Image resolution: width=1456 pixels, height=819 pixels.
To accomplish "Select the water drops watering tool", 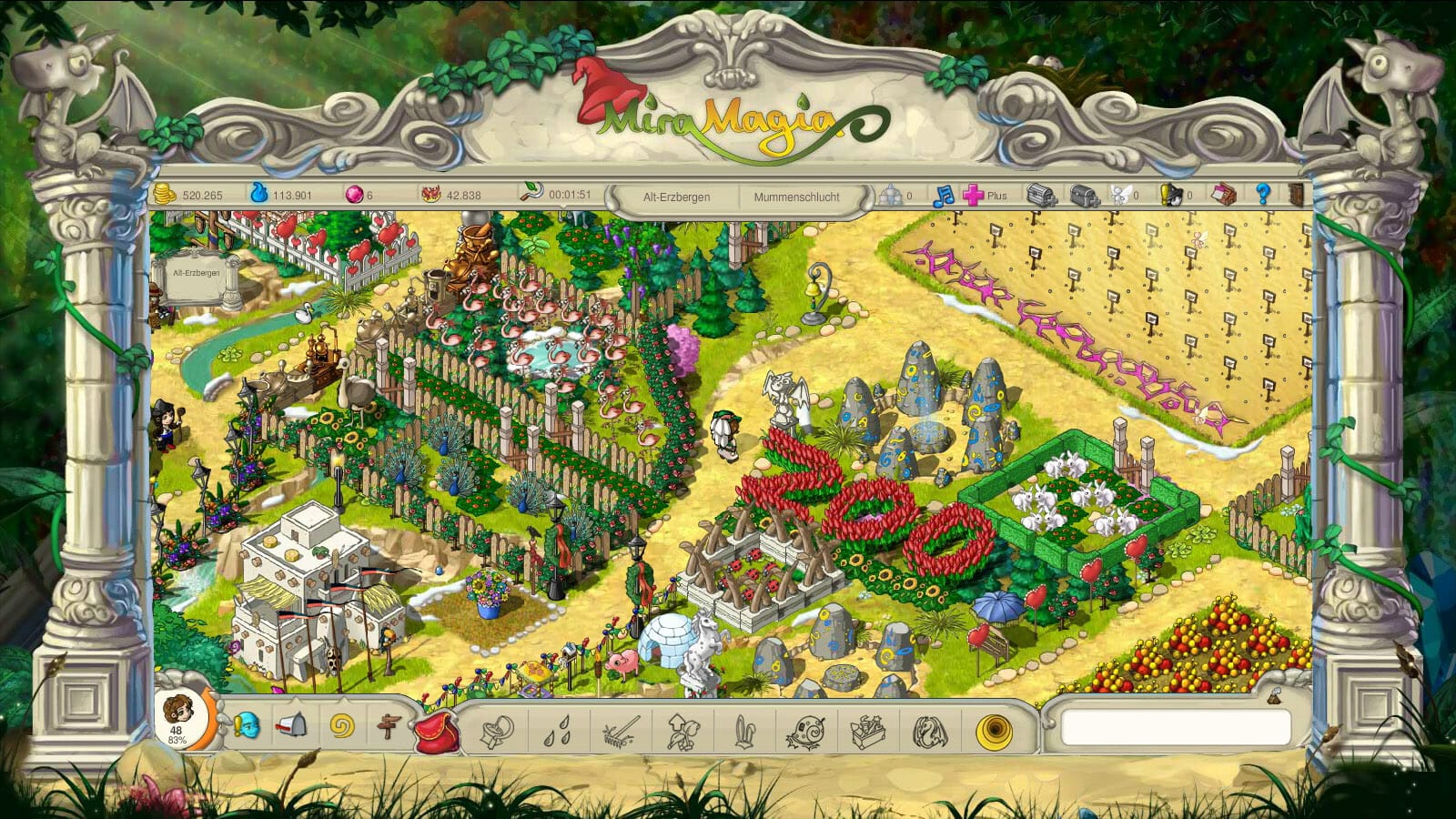I will tap(557, 731).
